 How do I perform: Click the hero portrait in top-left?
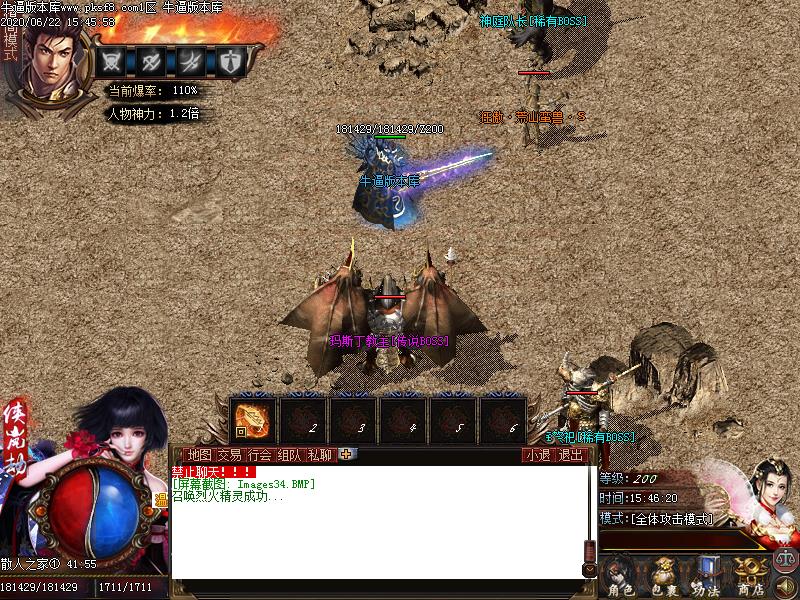coord(48,62)
